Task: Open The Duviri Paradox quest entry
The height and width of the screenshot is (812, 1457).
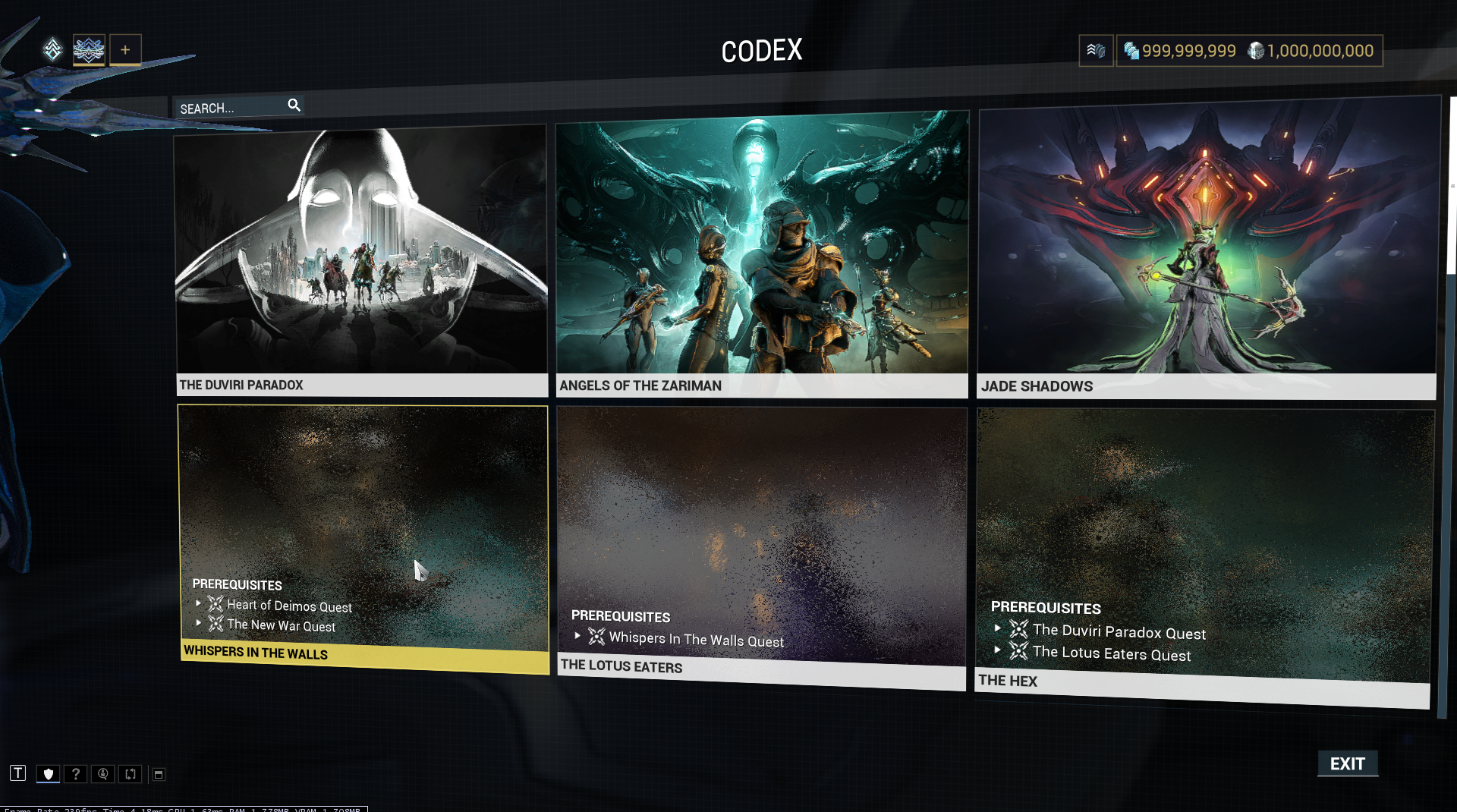Action: tap(361, 258)
